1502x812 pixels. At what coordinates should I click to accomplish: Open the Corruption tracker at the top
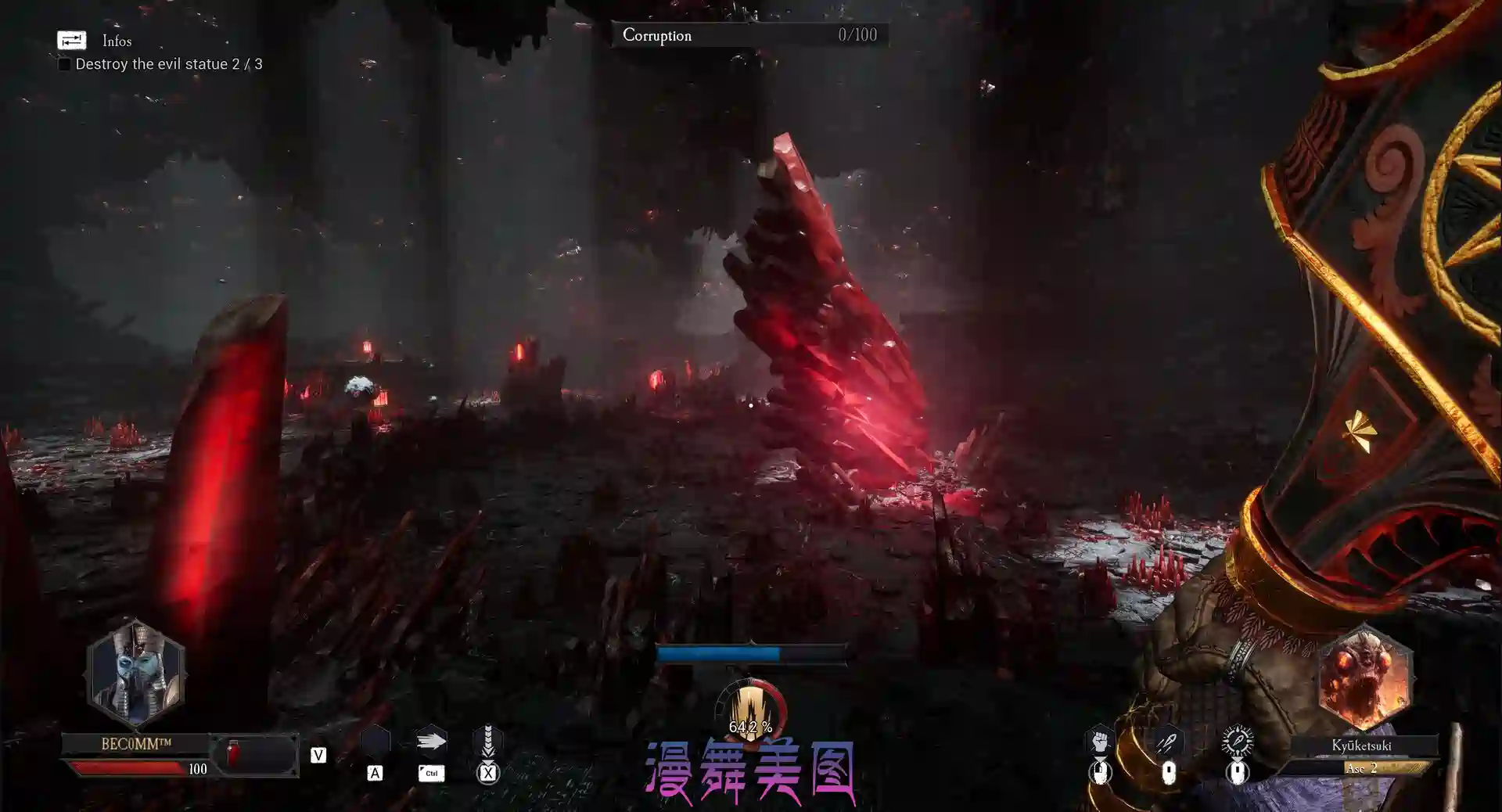point(748,34)
